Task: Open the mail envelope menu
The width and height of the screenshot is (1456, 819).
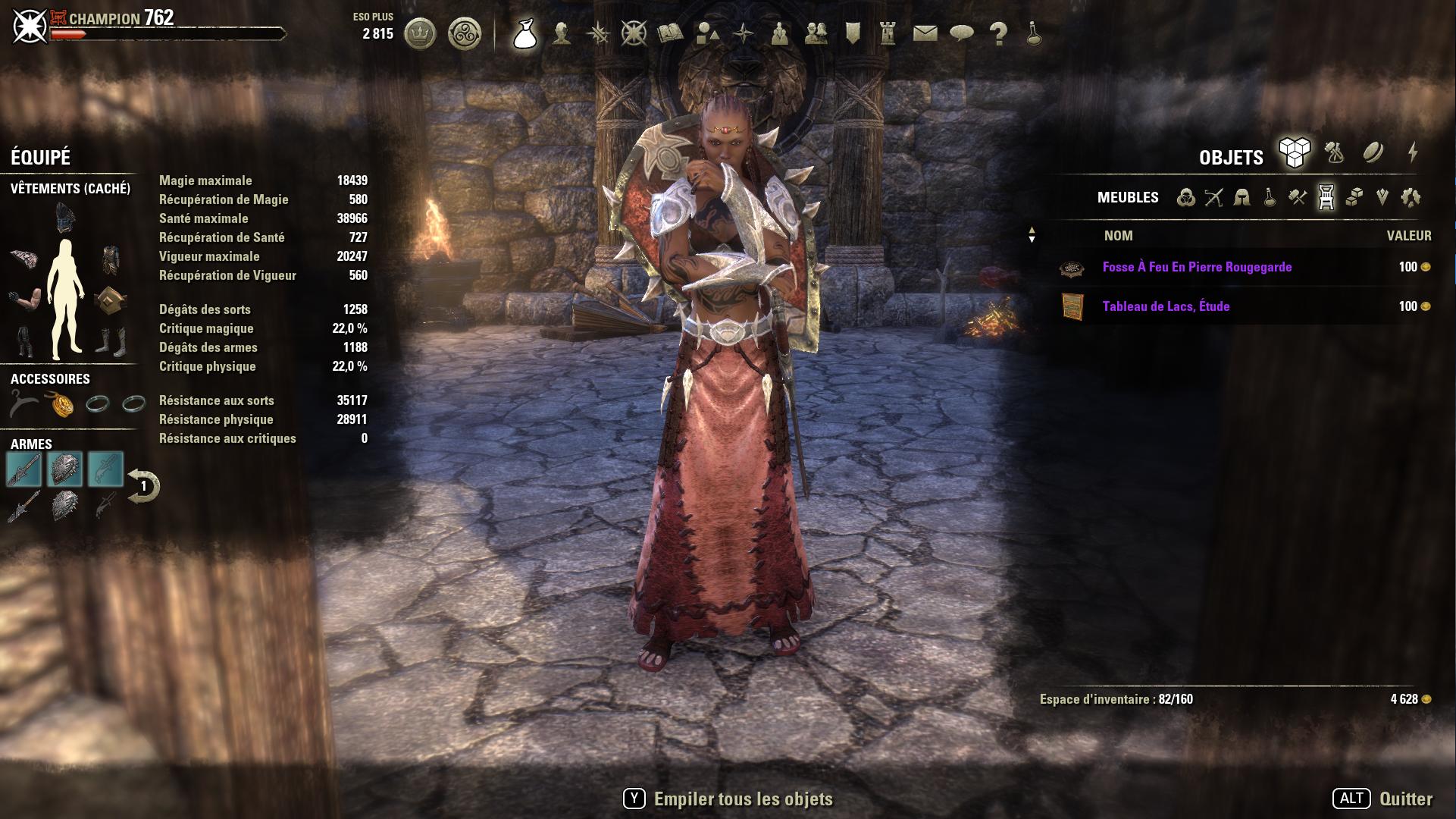Action: tap(925, 33)
